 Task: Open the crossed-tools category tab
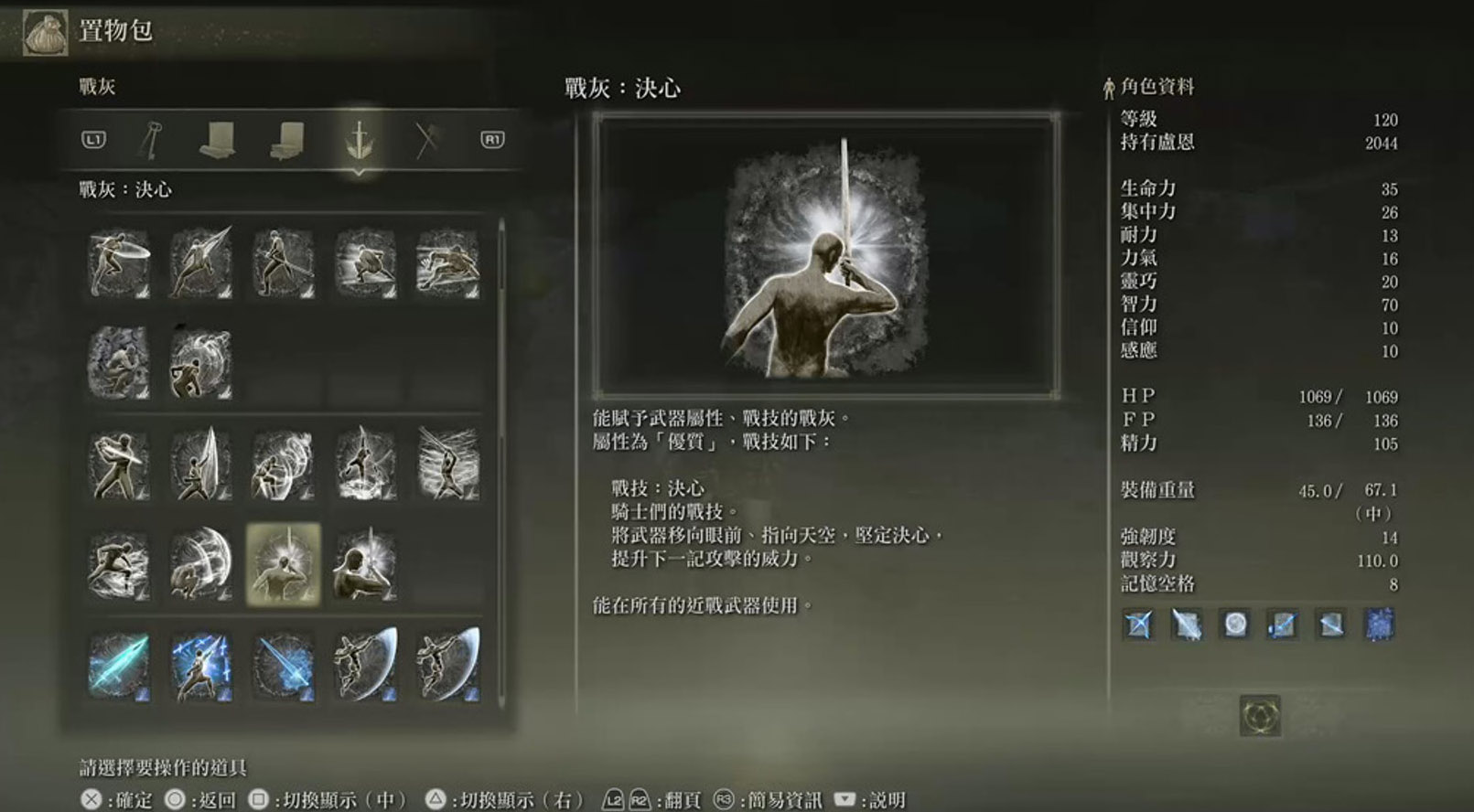(x=426, y=140)
